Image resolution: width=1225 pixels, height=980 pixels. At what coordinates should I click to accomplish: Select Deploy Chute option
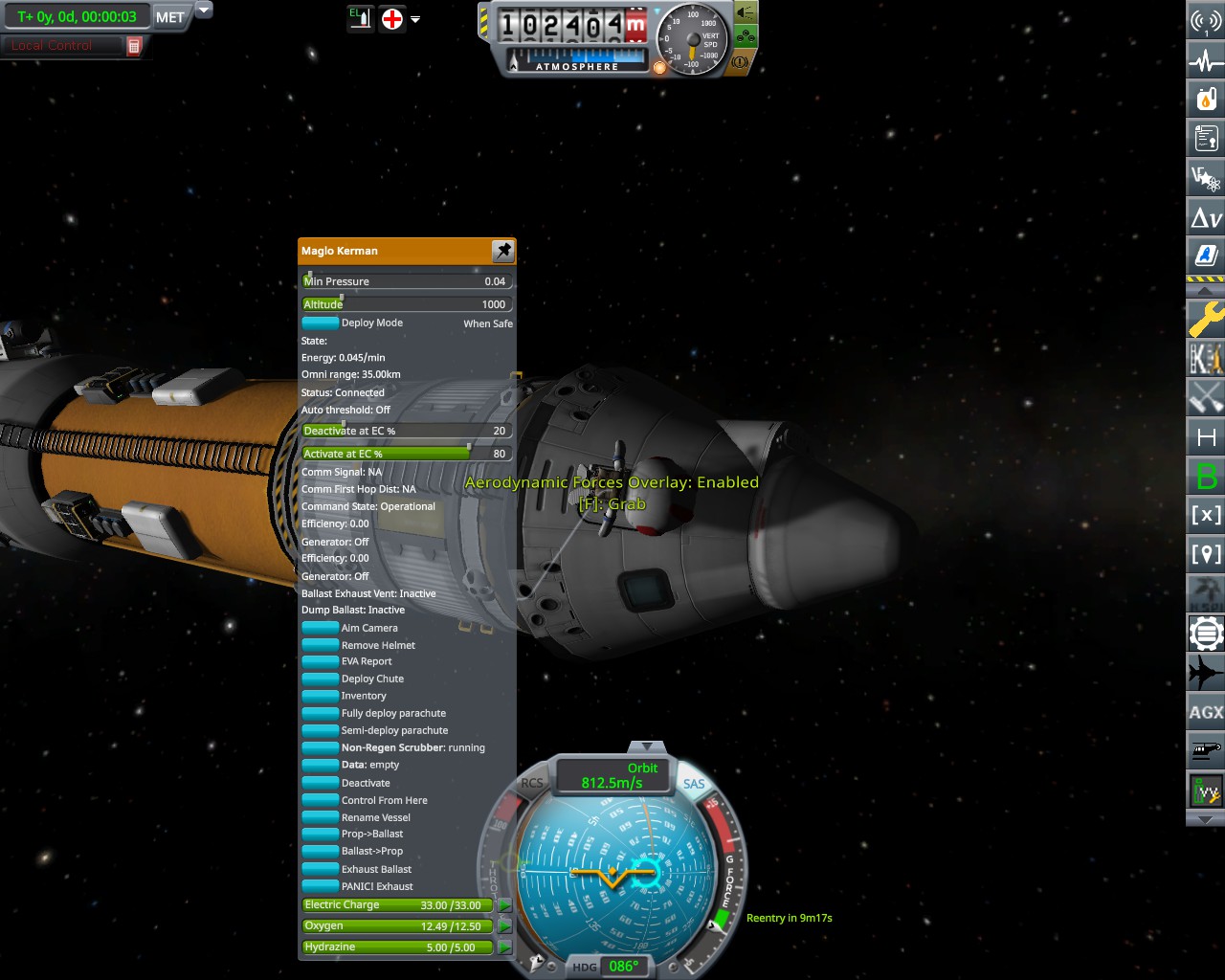pyautogui.click(x=321, y=679)
